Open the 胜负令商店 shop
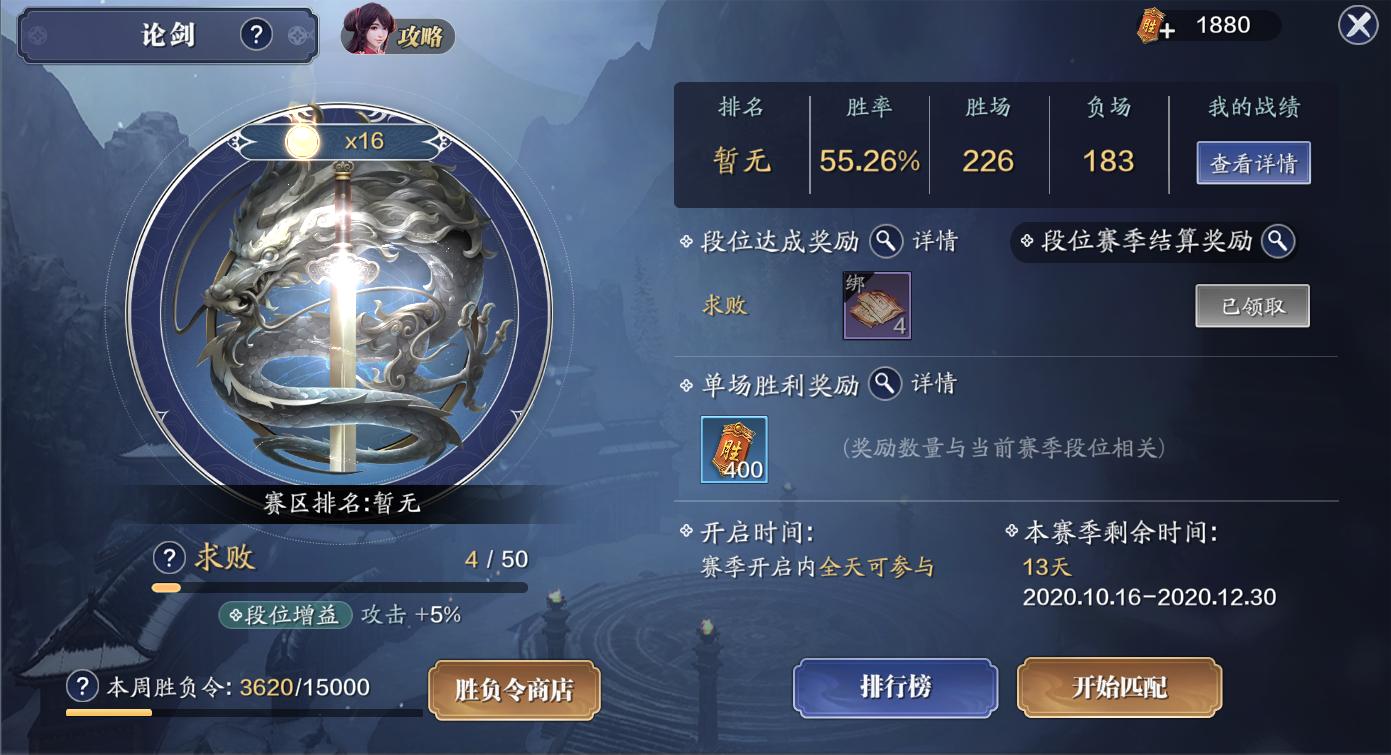 pos(514,688)
